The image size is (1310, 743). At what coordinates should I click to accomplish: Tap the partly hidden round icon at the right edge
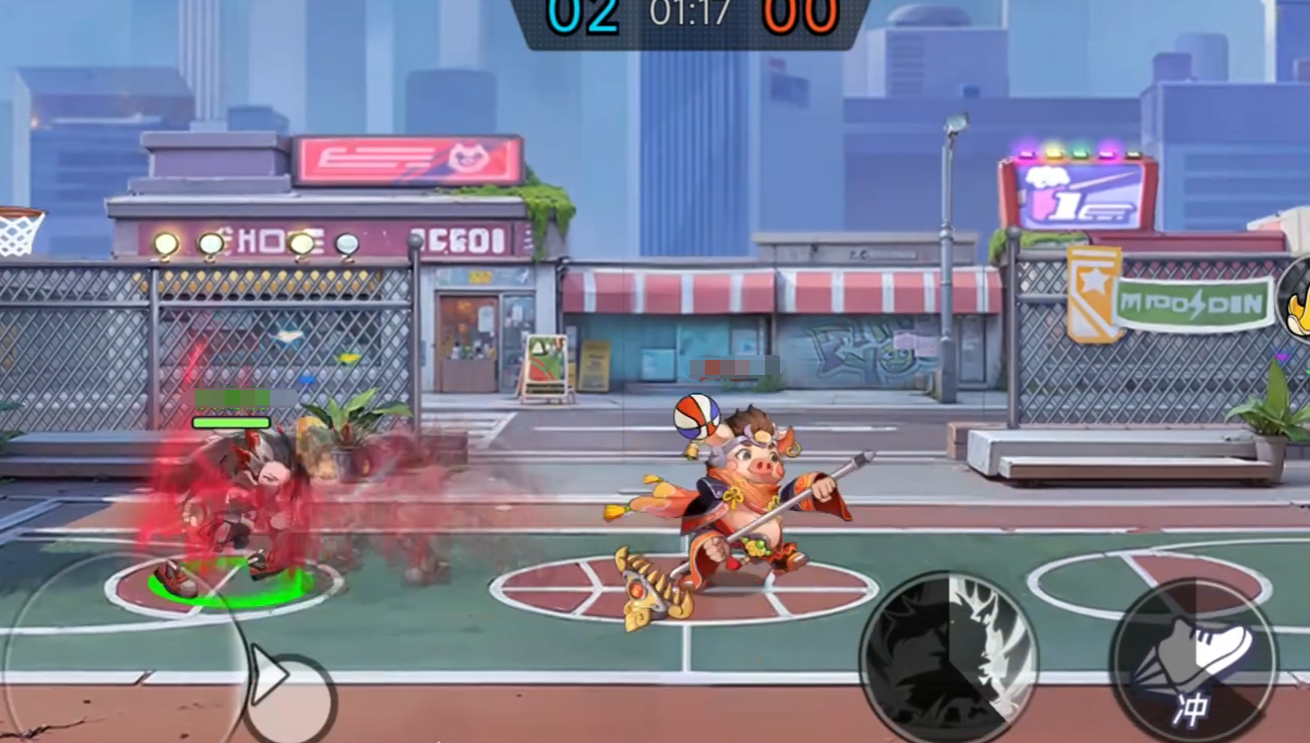(1295, 301)
